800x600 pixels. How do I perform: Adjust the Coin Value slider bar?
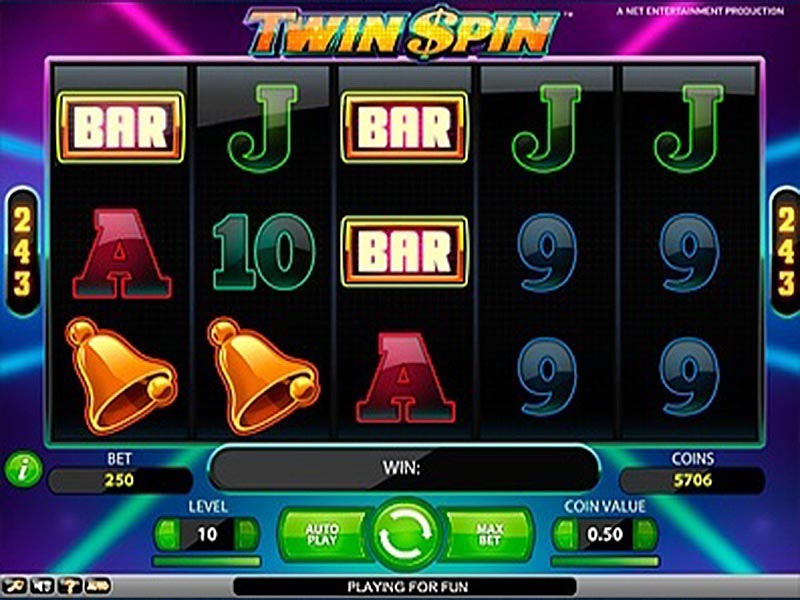[x=605, y=561]
